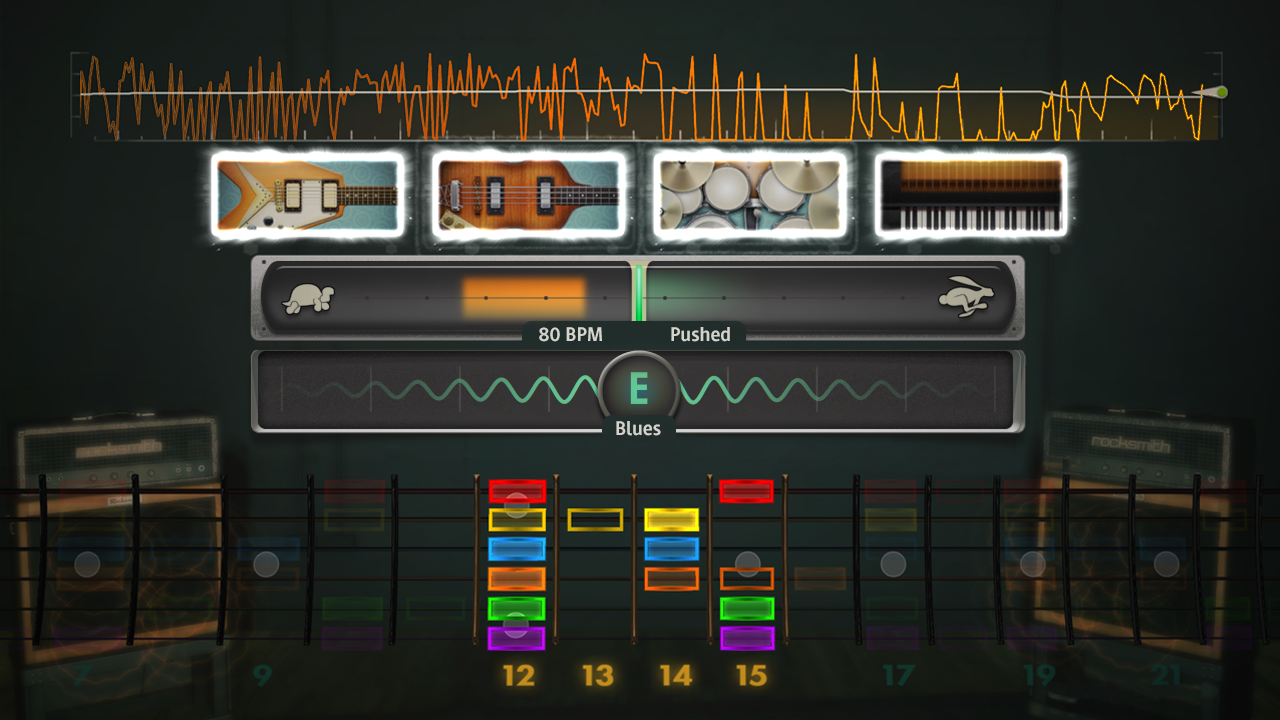Toggle the yellow note at fret 14
Screen dimensions: 1280x720
671,519
